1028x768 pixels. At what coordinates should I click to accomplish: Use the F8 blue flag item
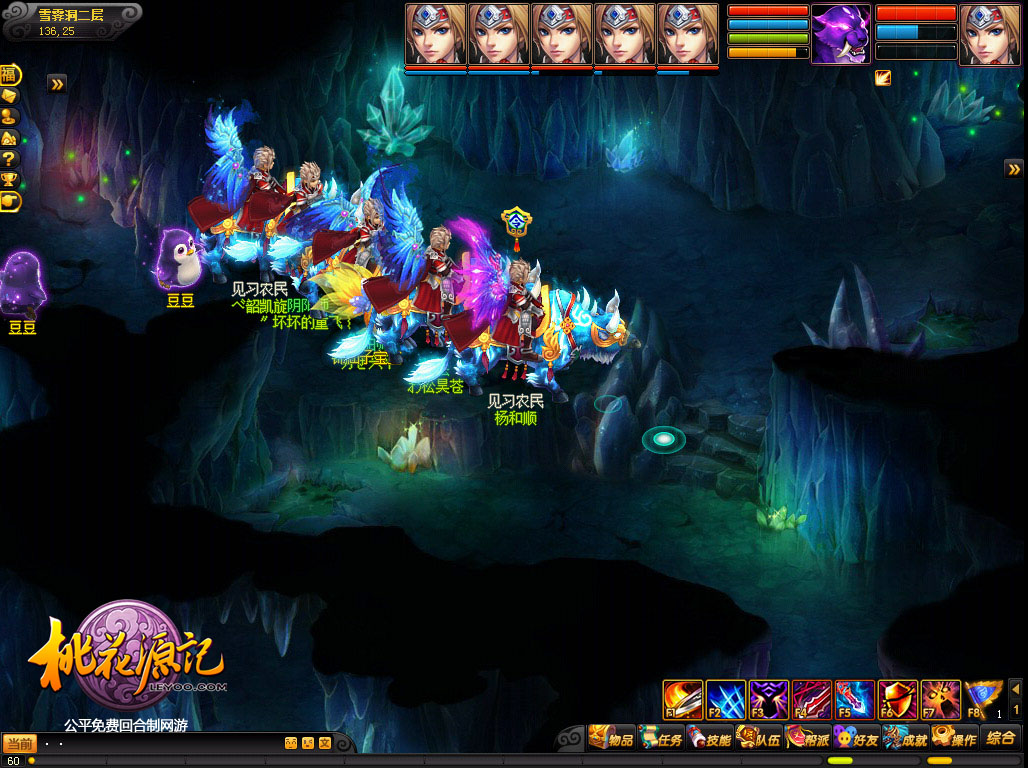tap(984, 700)
